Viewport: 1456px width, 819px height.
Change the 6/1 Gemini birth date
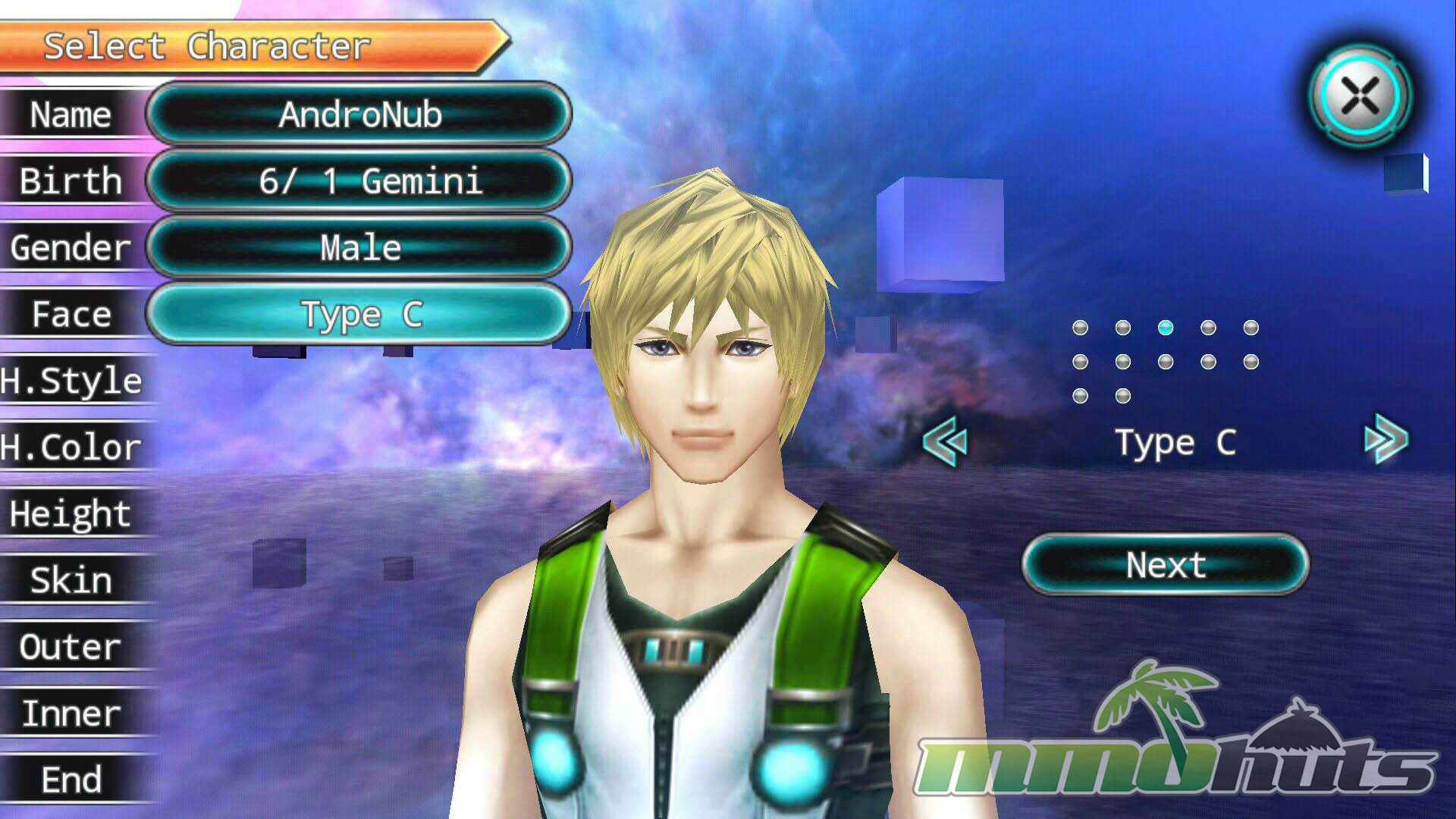(x=359, y=181)
